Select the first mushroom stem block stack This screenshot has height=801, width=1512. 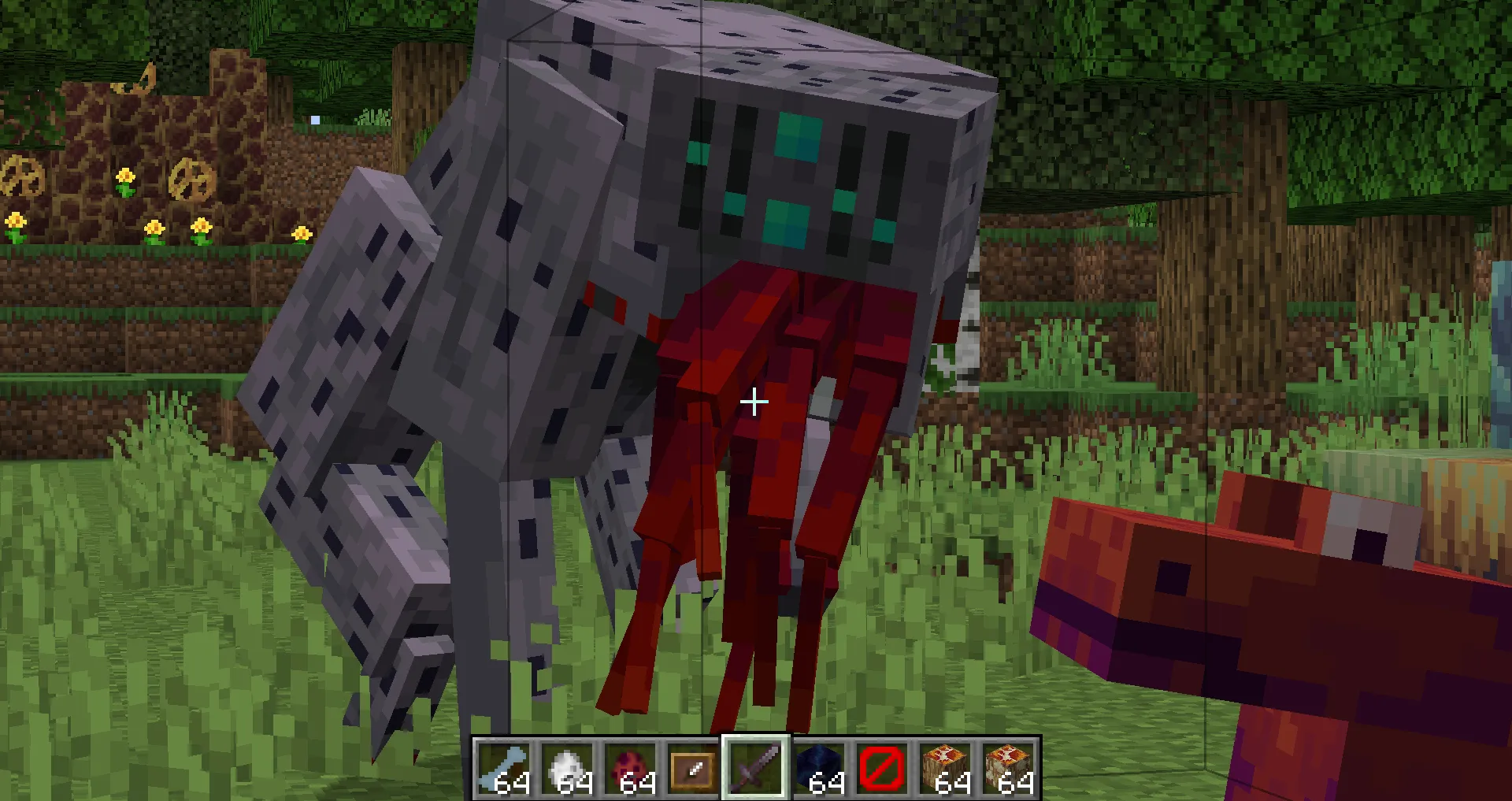(945, 768)
